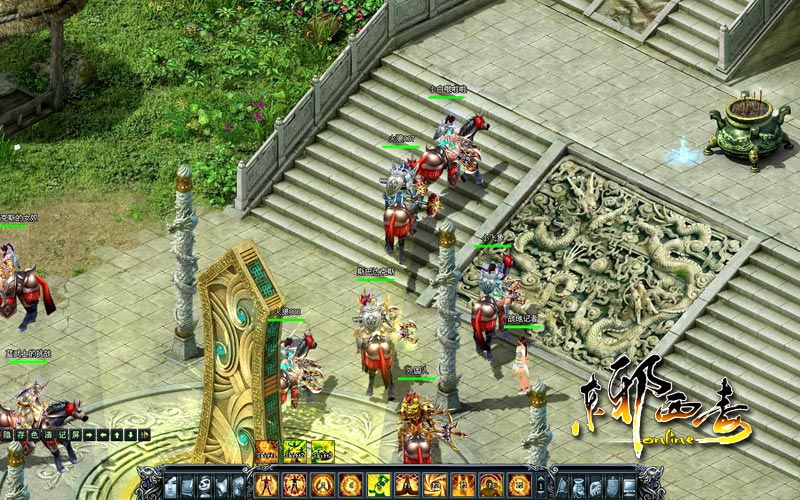Click the 存 chat save button
Screen dimensions: 800x500
point(21,434)
